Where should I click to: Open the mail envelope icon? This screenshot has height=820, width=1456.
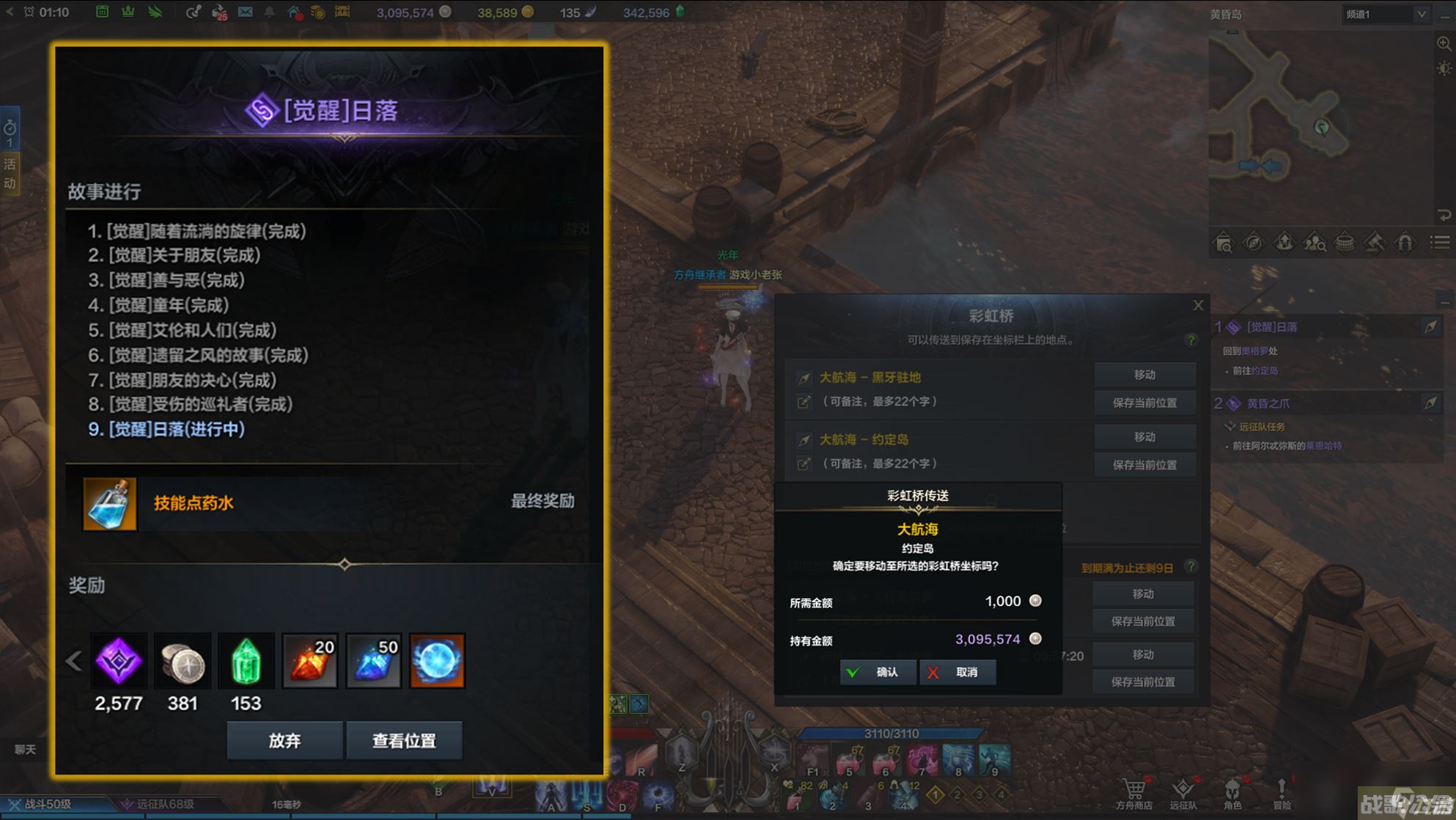tap(245, 12)
